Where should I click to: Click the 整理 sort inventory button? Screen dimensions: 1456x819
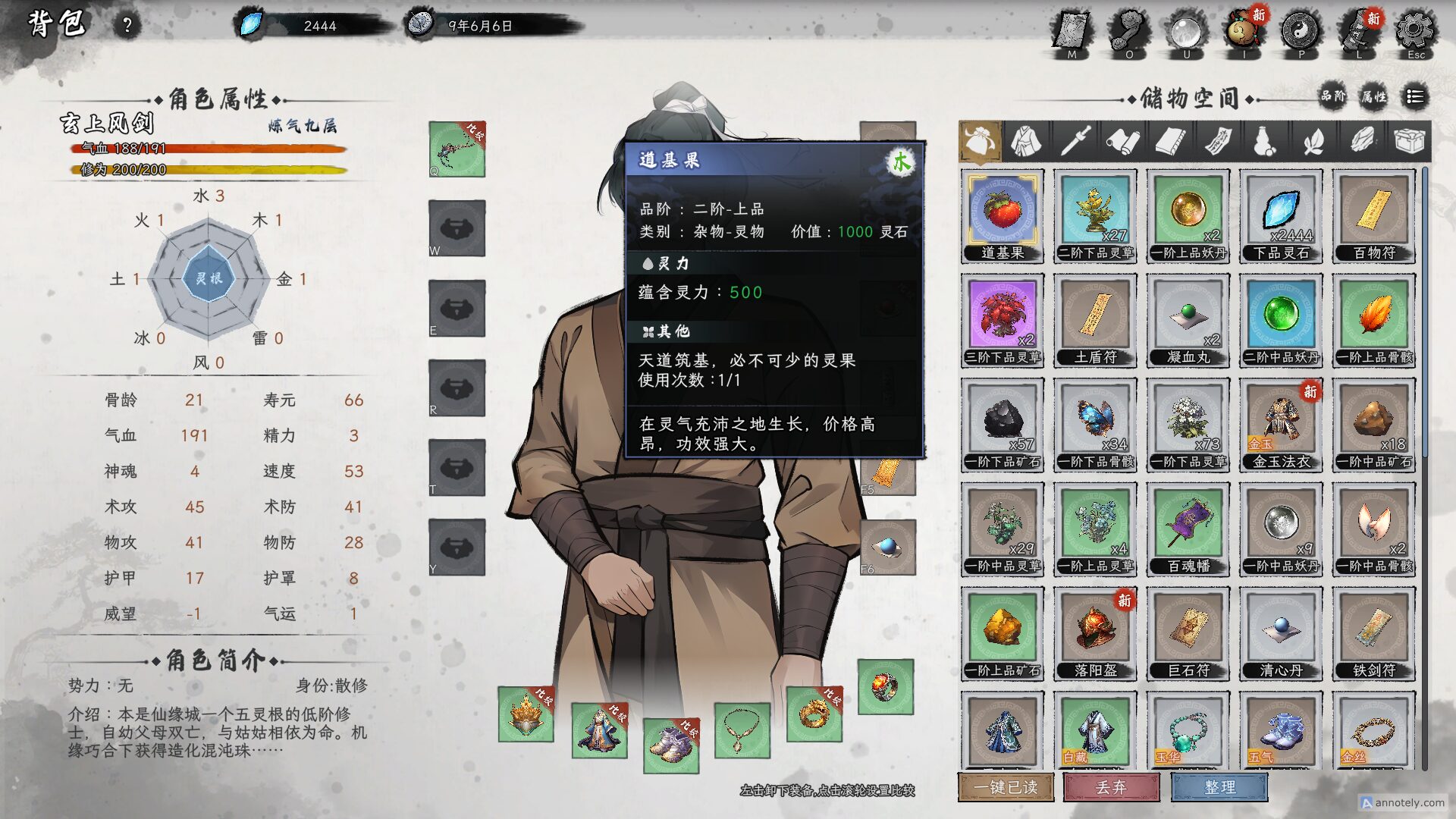[1219, 788]
